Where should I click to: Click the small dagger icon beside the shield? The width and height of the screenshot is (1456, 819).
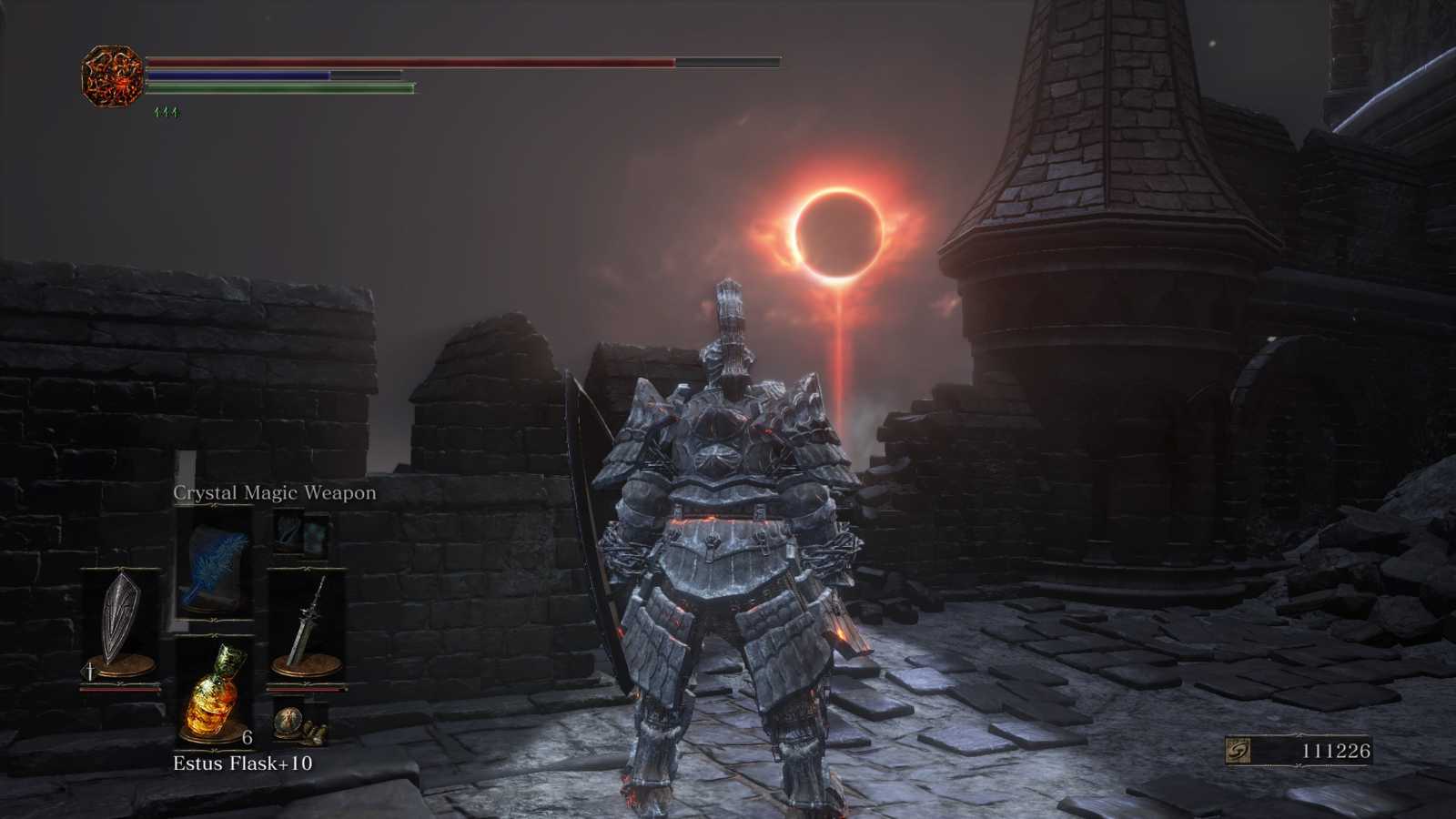(88, 671)
